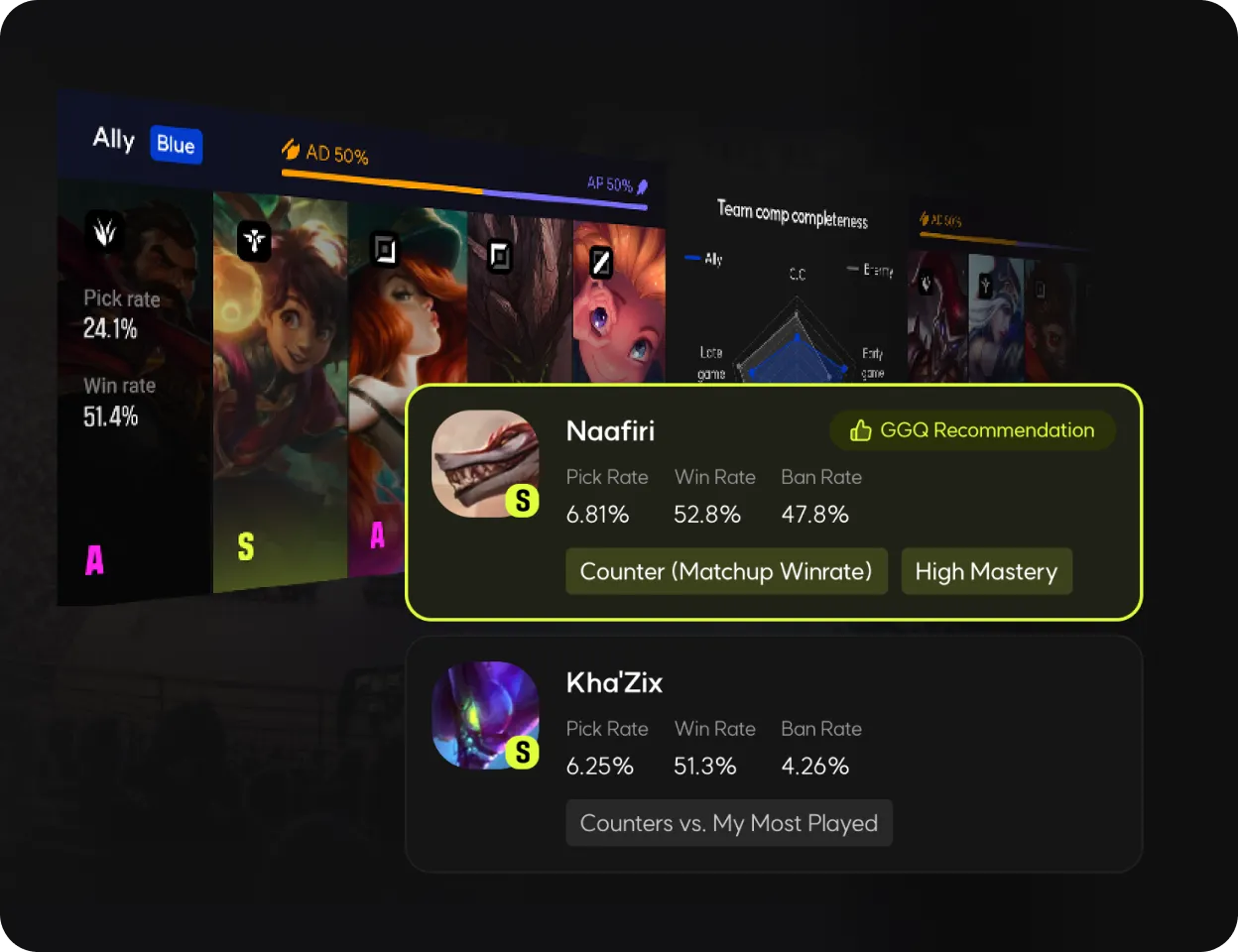Screen dimensions: 1238x952
Task: Pick the top lane ally champion card
Action: point(135,397)
